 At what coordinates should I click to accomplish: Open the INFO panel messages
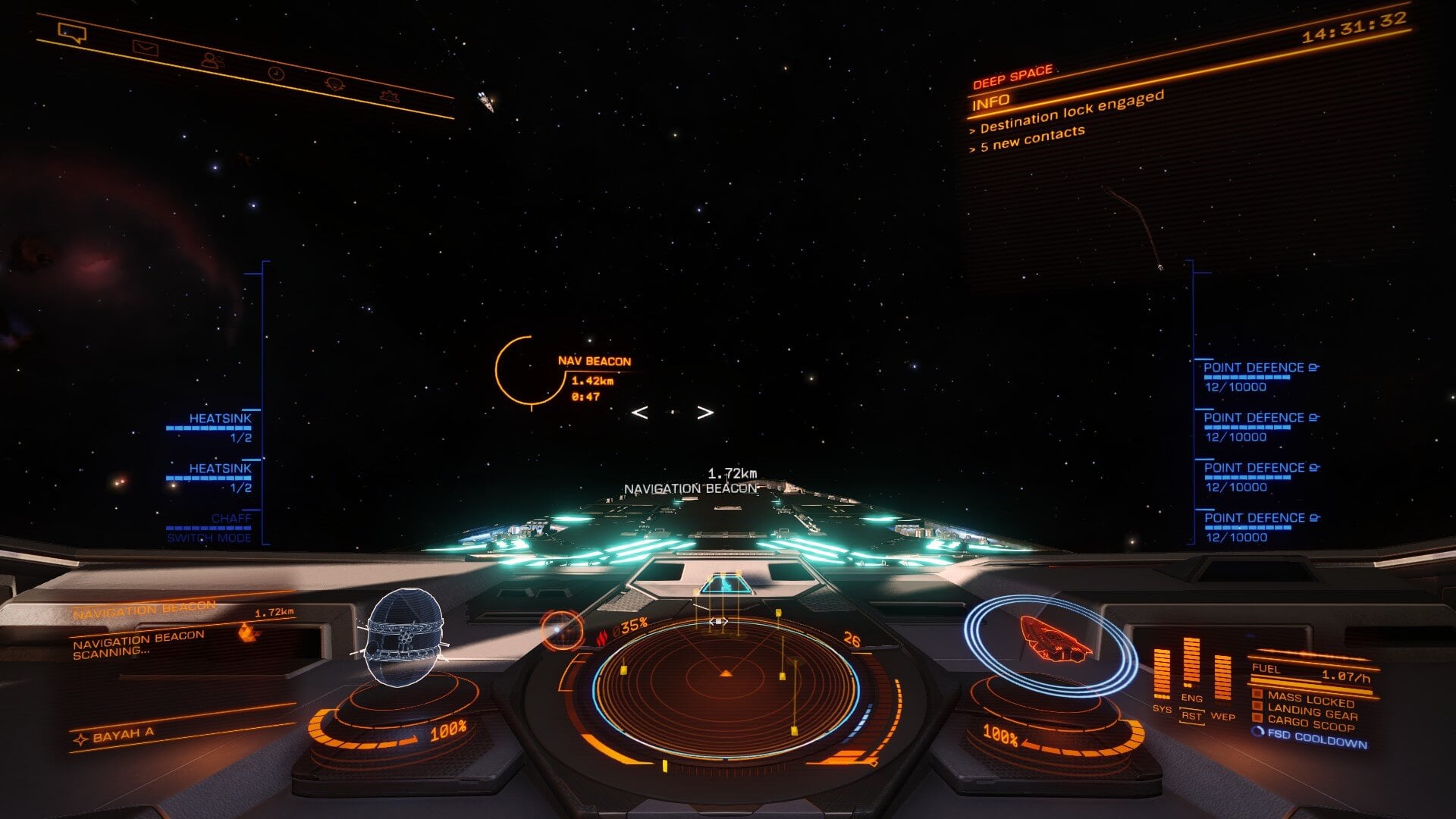(x=991, y=101)
